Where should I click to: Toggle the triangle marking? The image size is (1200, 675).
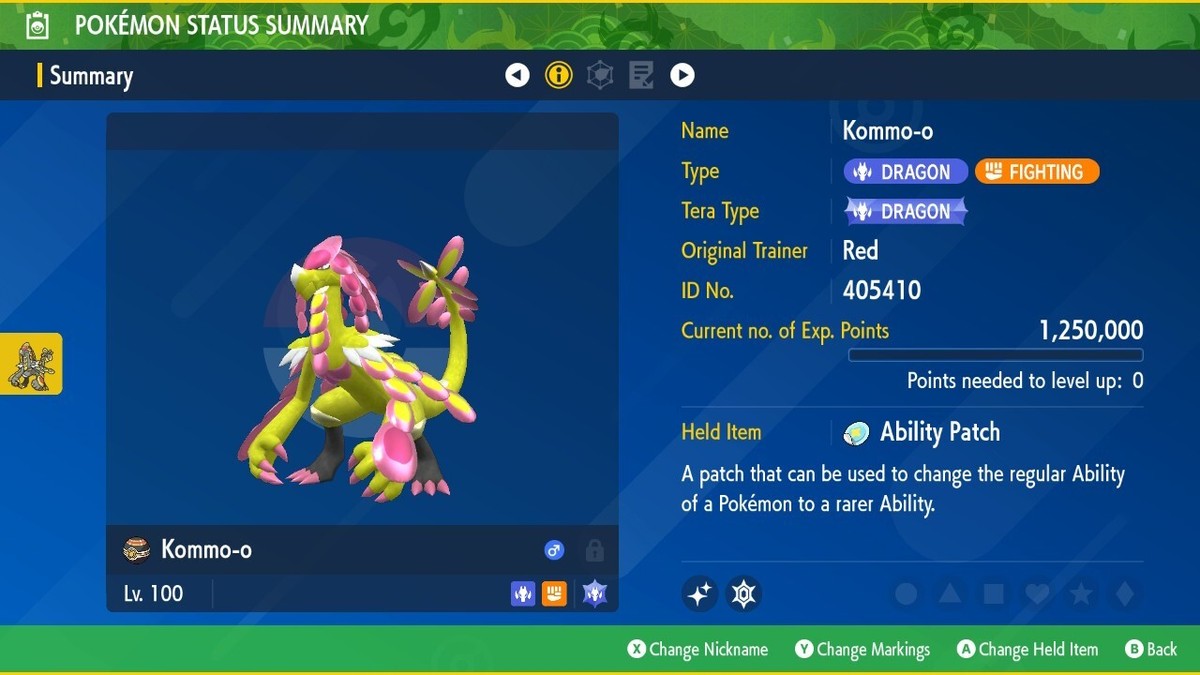coord(949,594)
